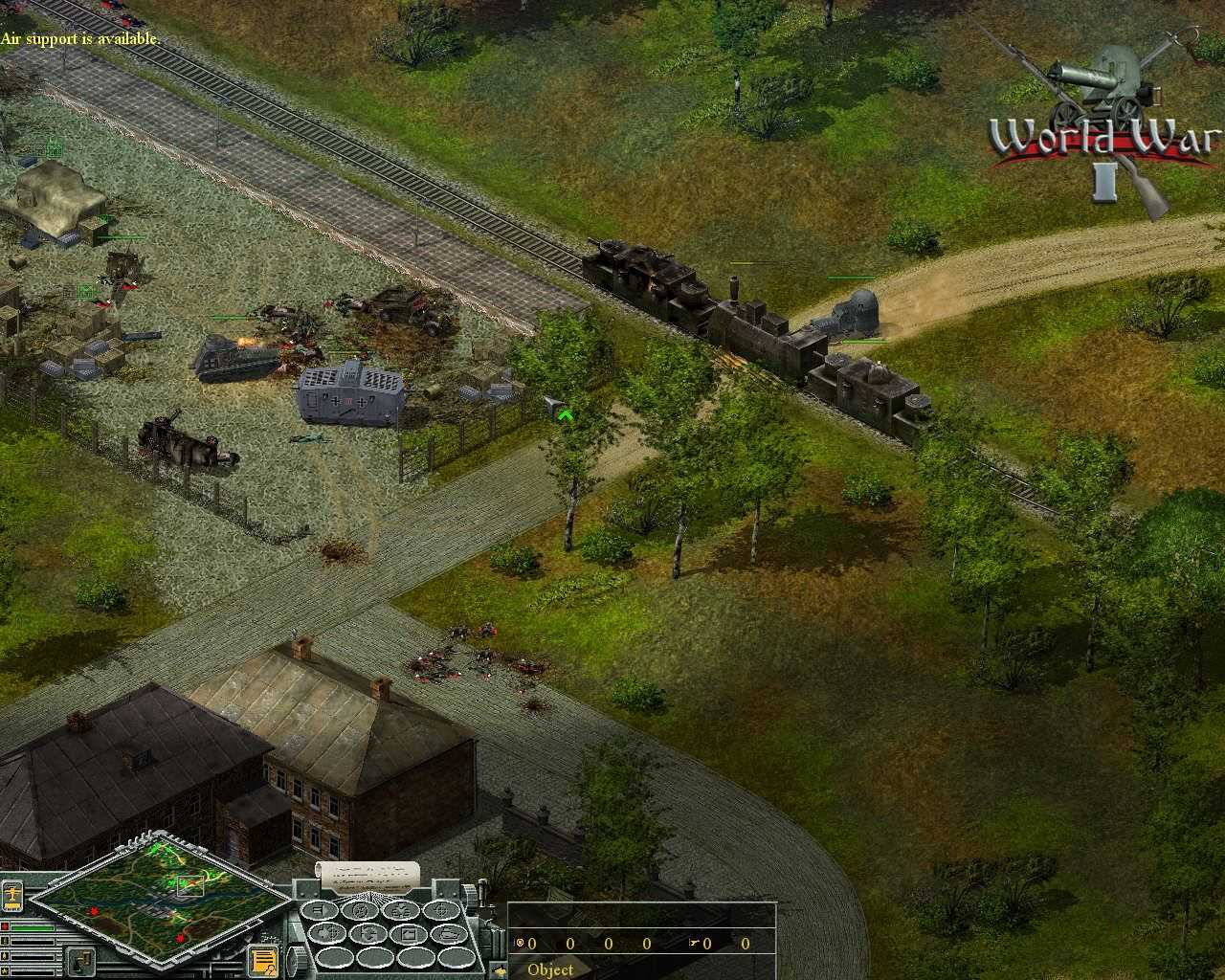Select the ambush command icon in second row
The height and width of the screenshot is (980, 1225).
[x=328, y=933]
